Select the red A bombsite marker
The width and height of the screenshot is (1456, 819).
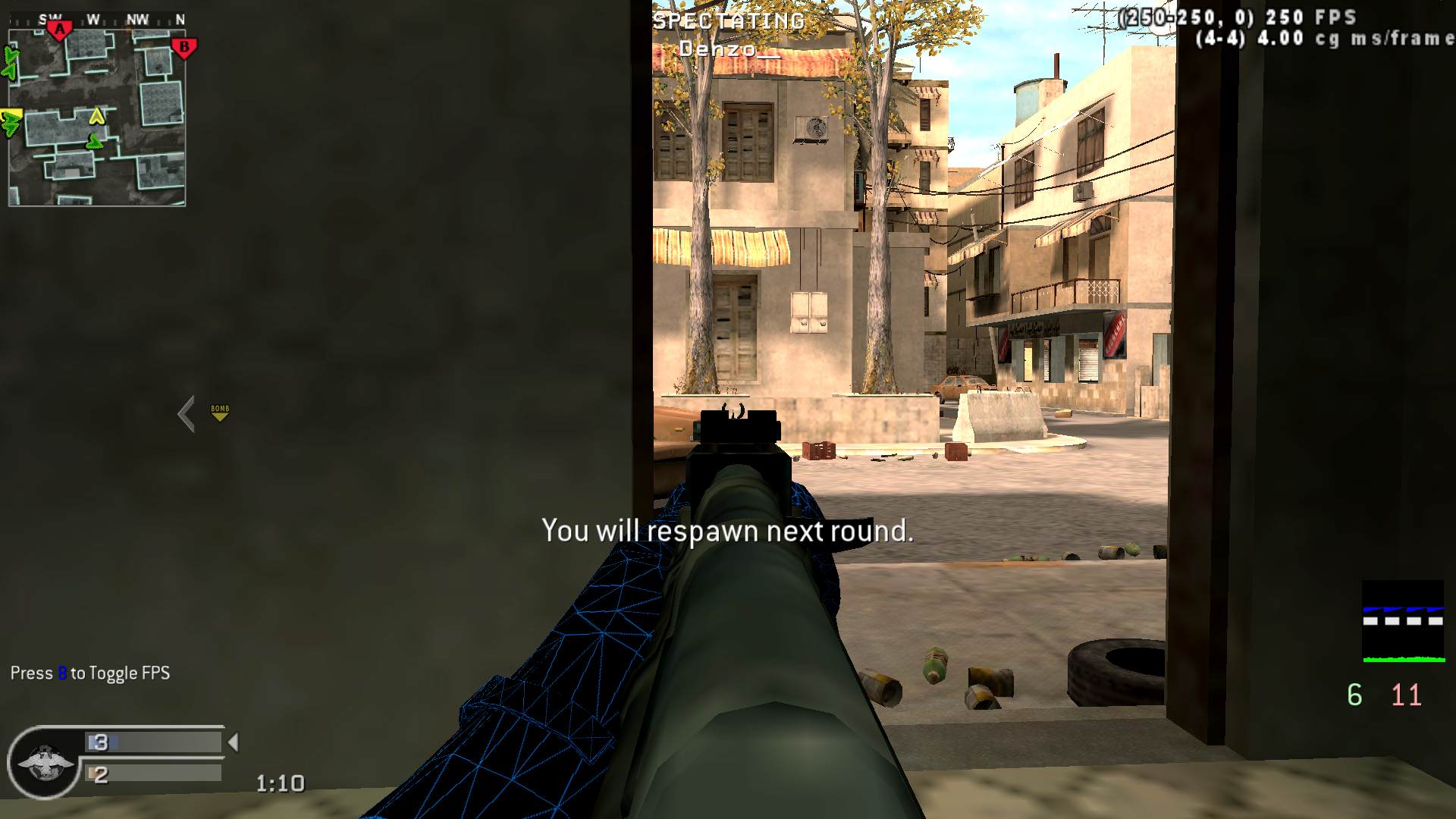coord(59,30)
